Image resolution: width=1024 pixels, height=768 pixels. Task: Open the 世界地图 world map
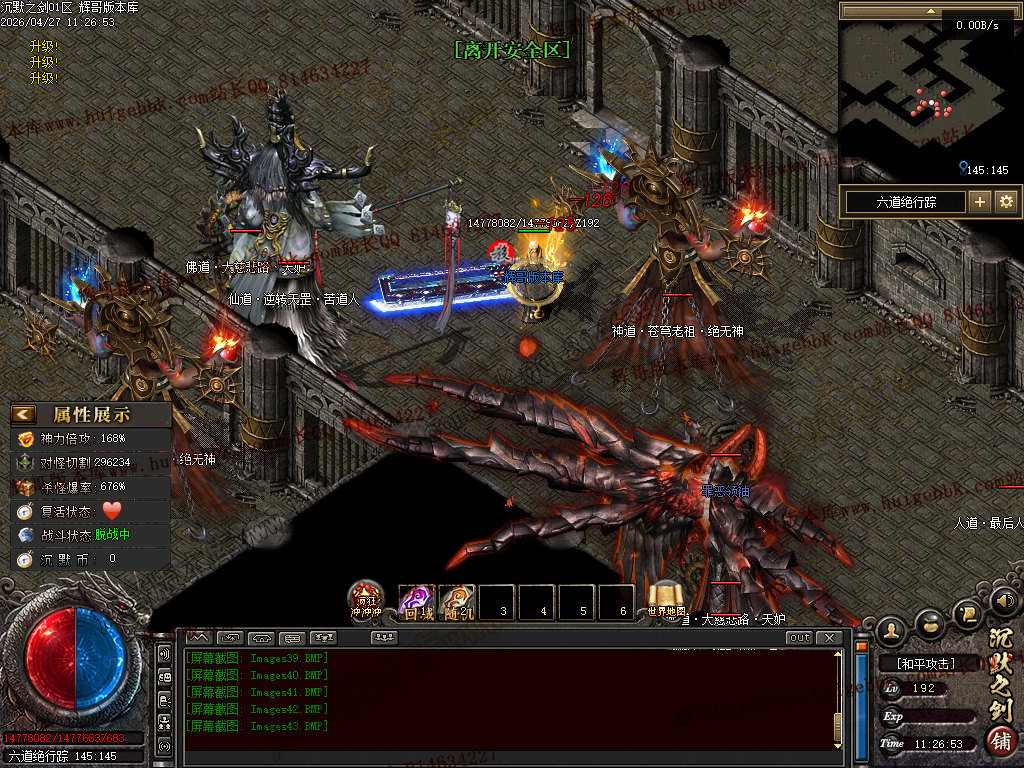click(666, 600)
